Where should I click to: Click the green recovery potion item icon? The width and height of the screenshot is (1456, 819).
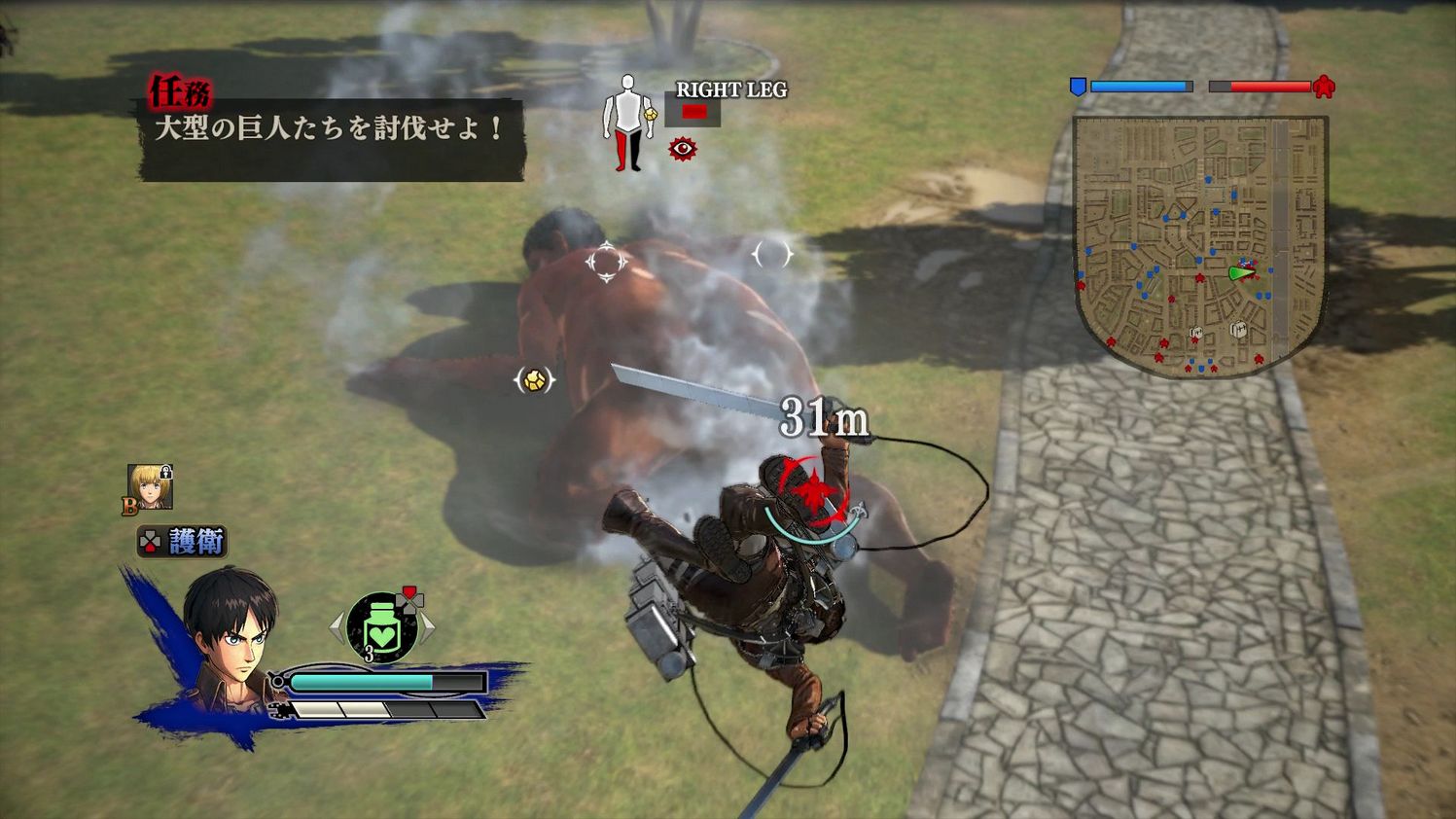[x=380, y=628]
